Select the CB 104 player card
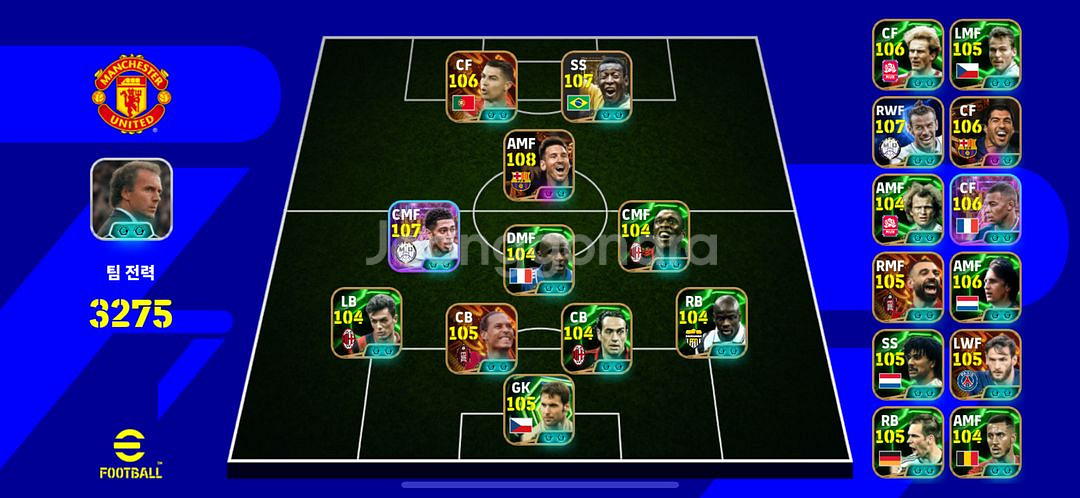1080x498 pixels. [x=596, y=339]
